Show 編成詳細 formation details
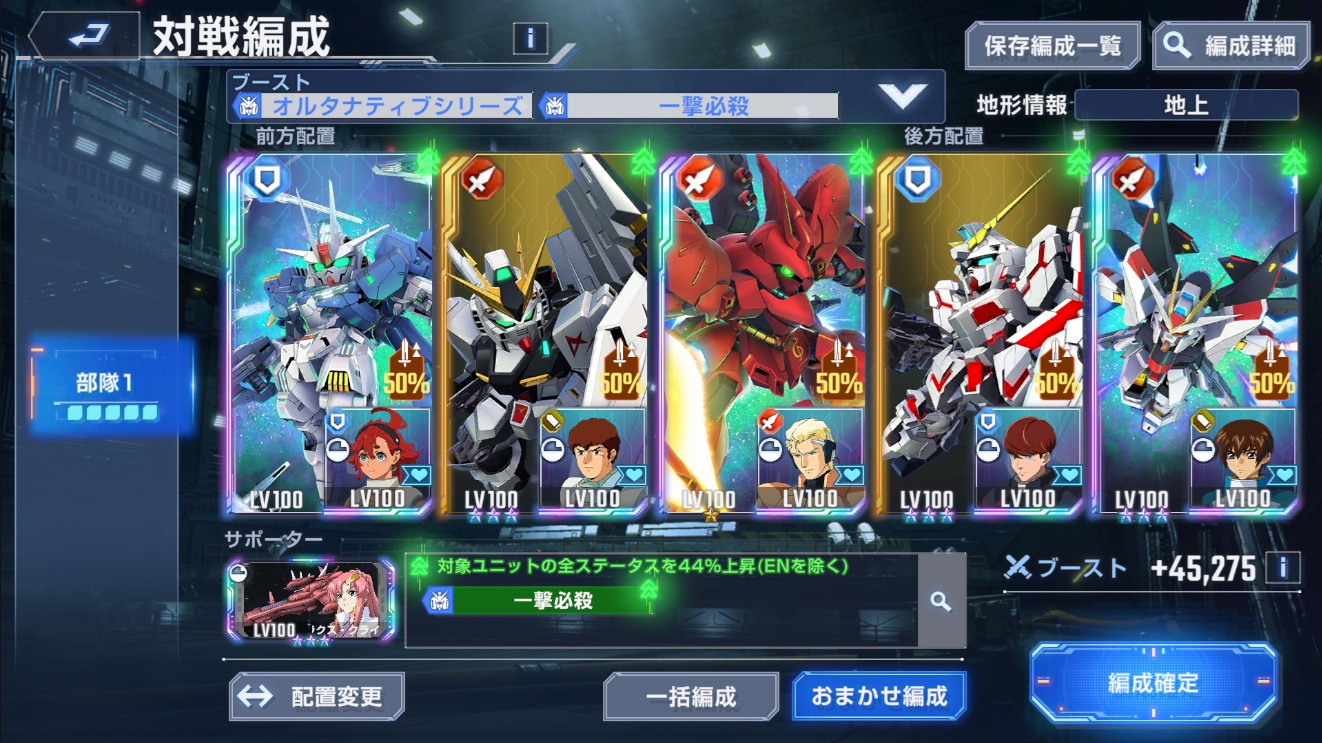 point(1231,46)
